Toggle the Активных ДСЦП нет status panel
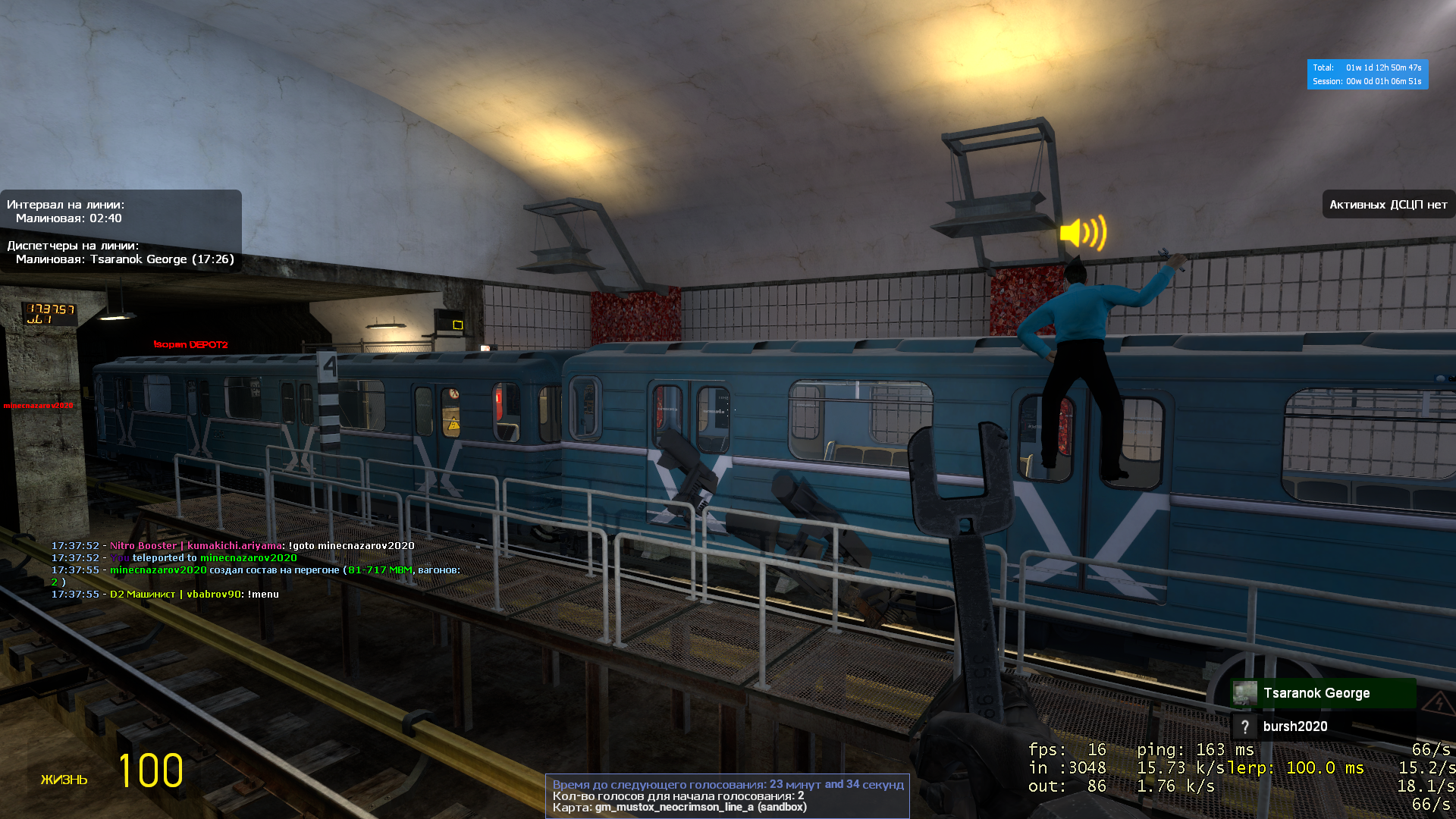 (1389, 203)
